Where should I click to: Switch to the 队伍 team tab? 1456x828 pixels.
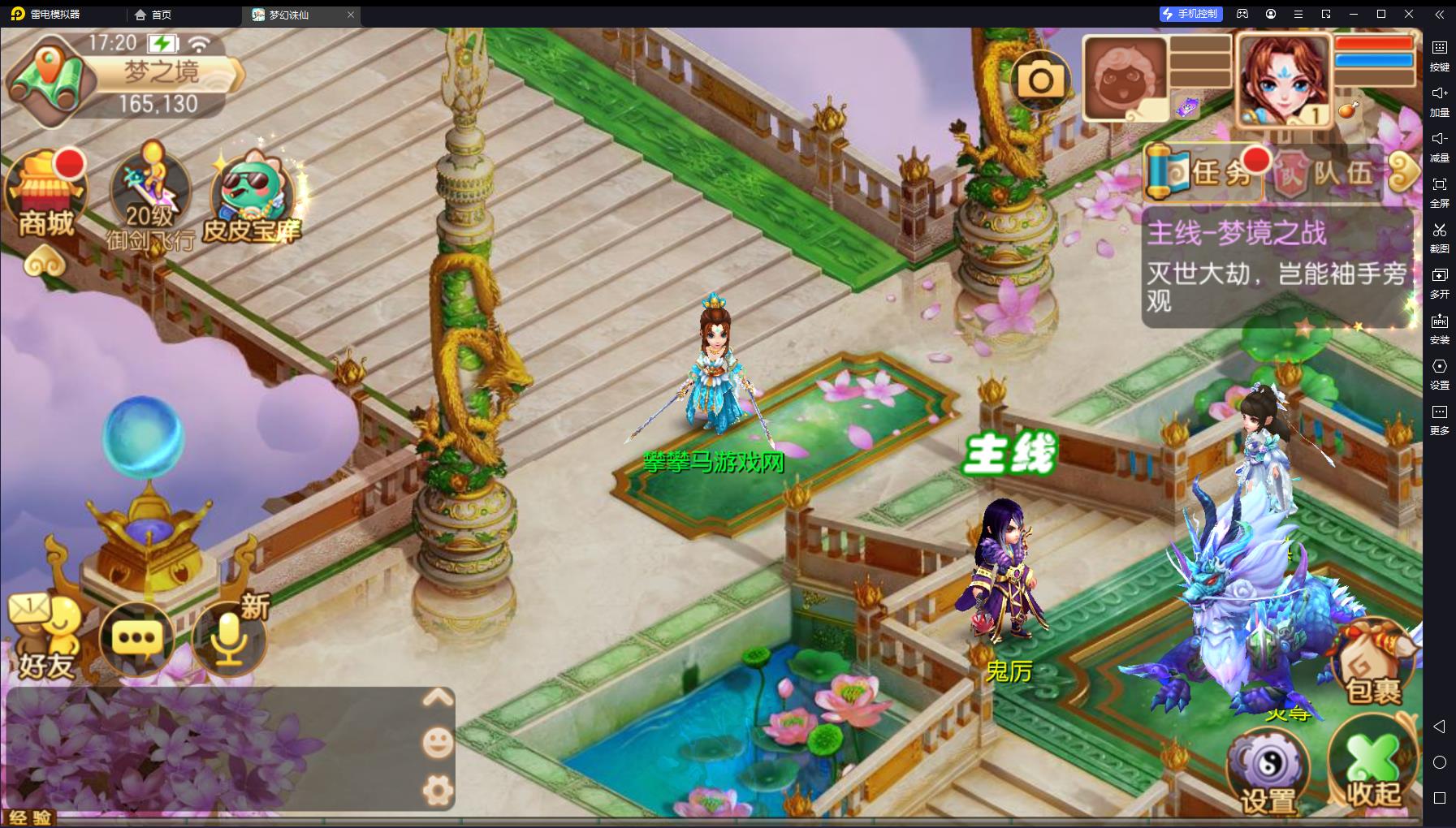point(1327,173)
